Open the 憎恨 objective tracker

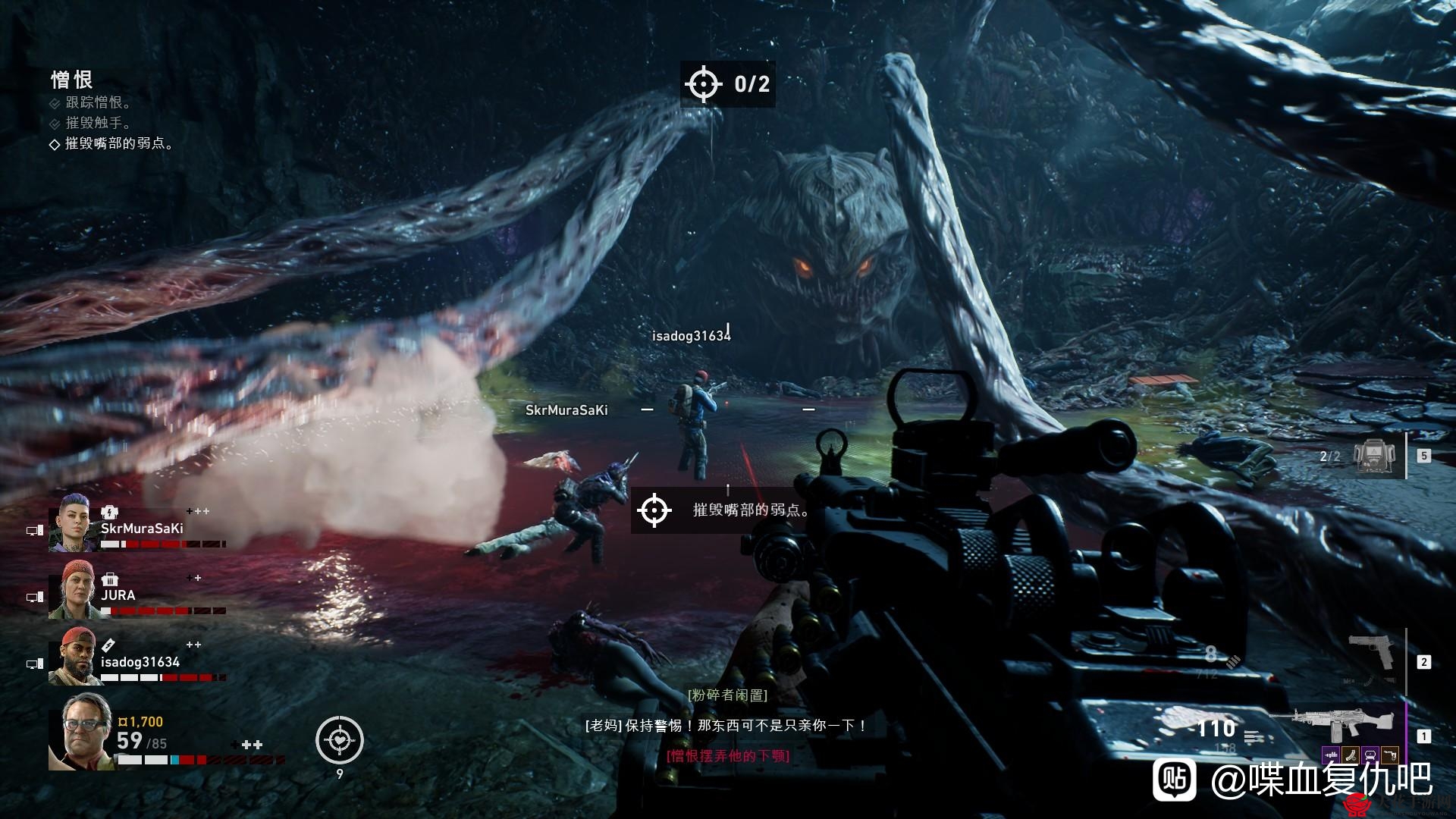(72, 80)
